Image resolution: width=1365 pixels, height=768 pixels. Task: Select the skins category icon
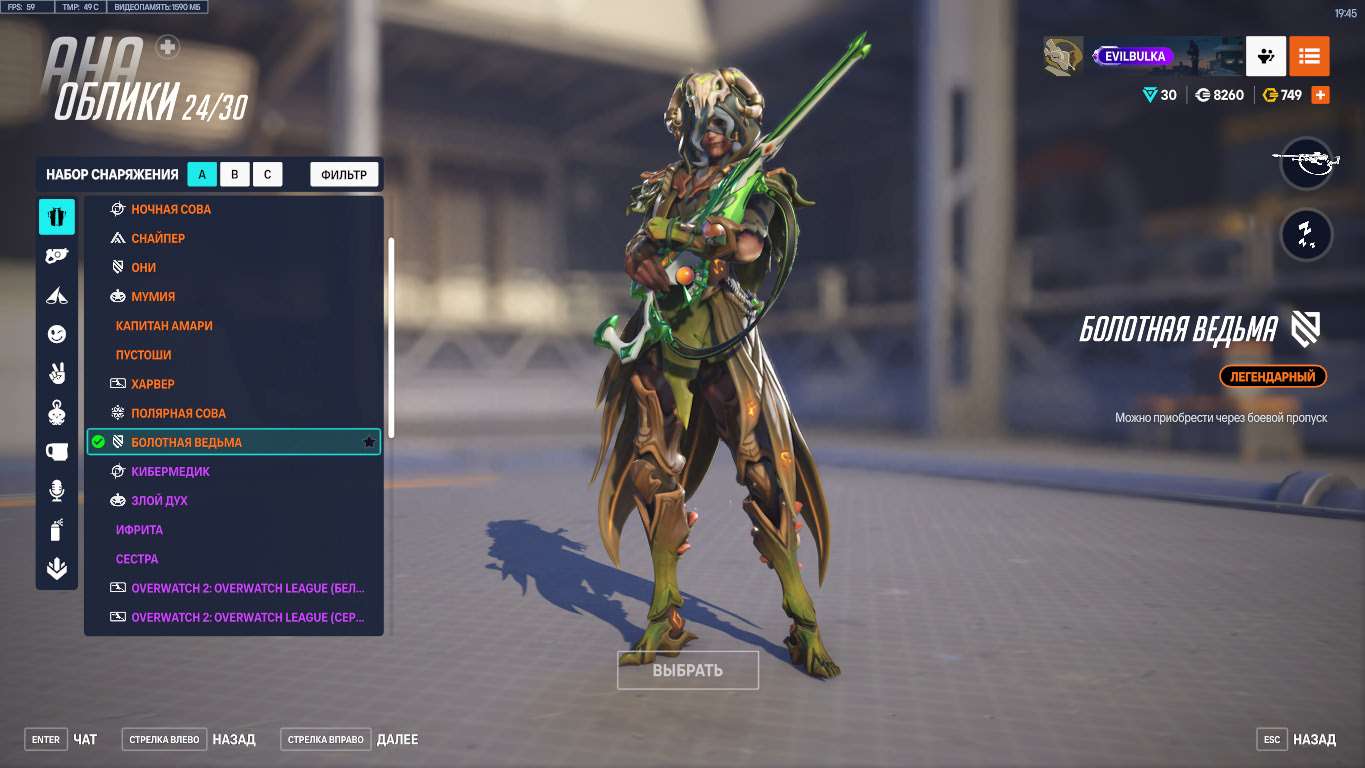click(x=56, y=216)
